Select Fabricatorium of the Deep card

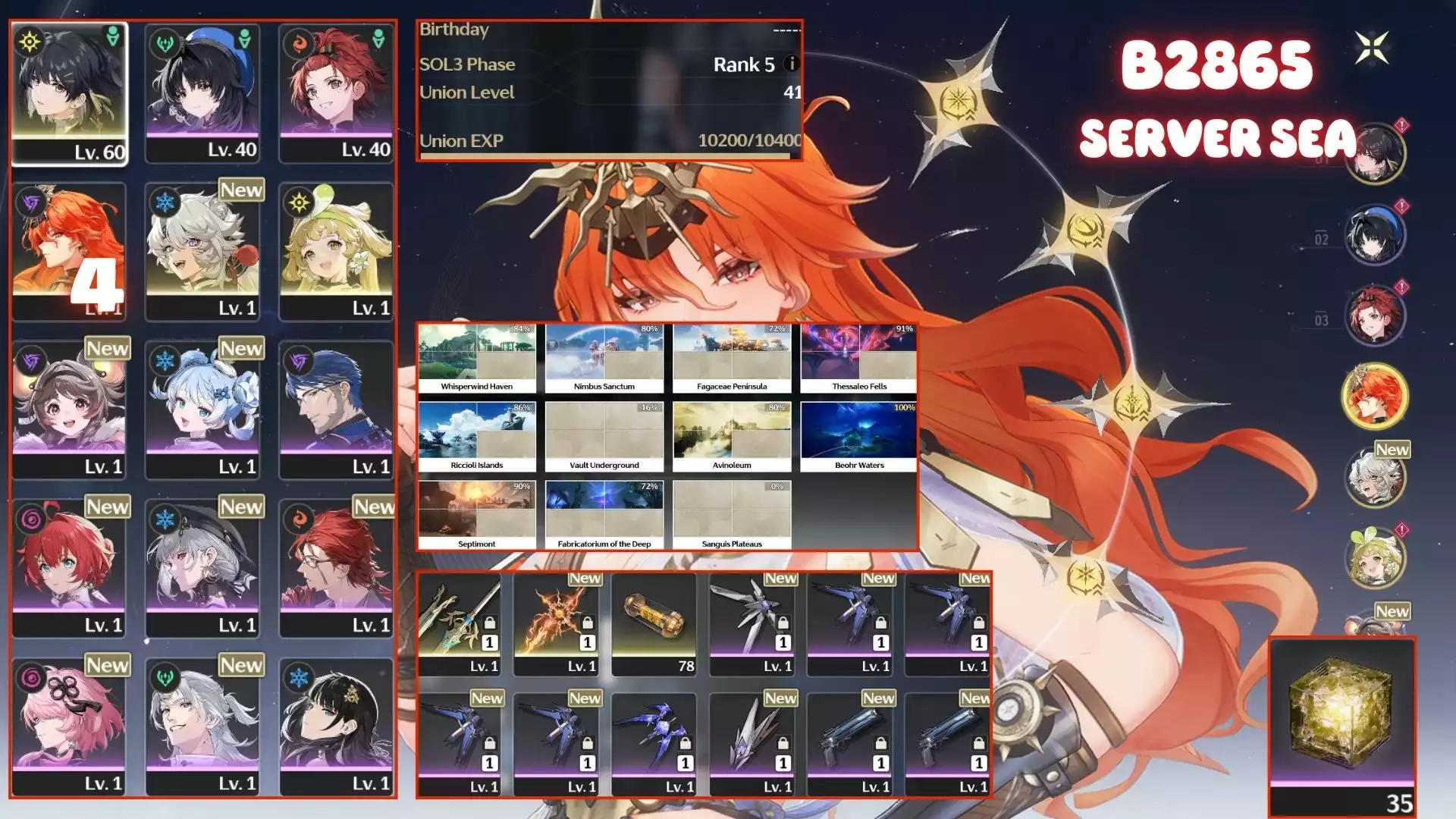click(x=604, y=516)
